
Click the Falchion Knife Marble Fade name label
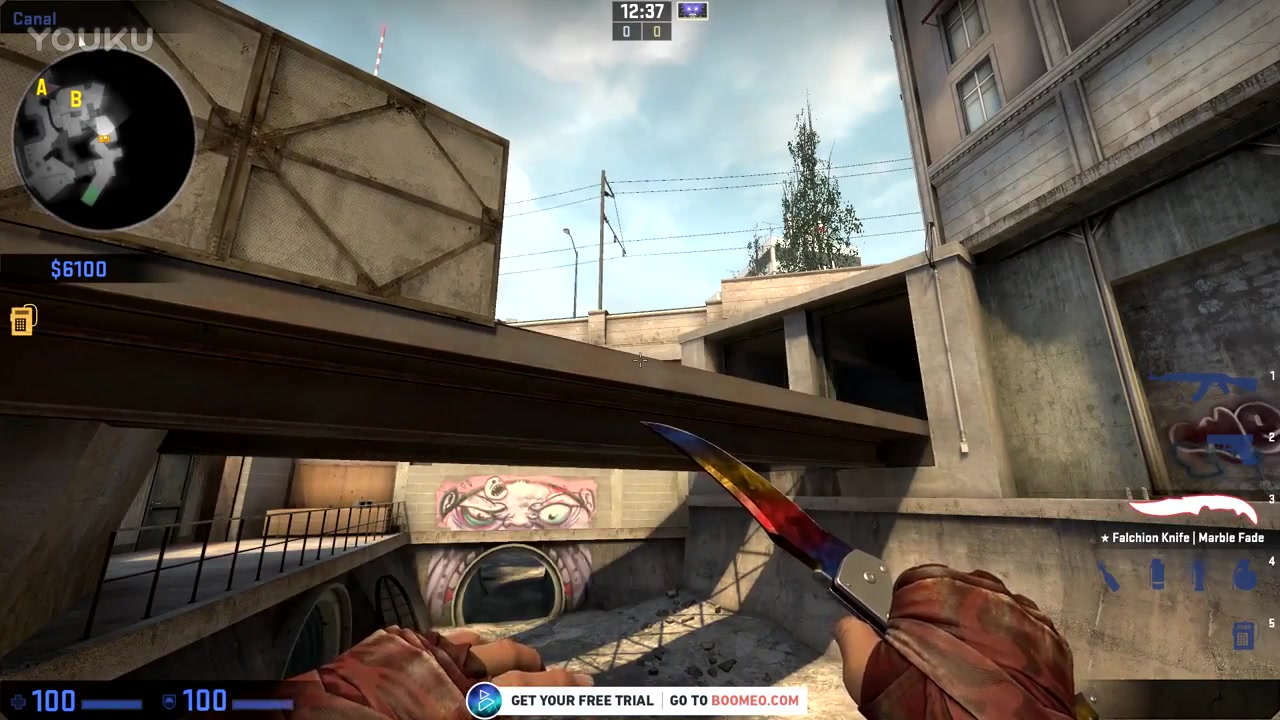[1184, 538]
